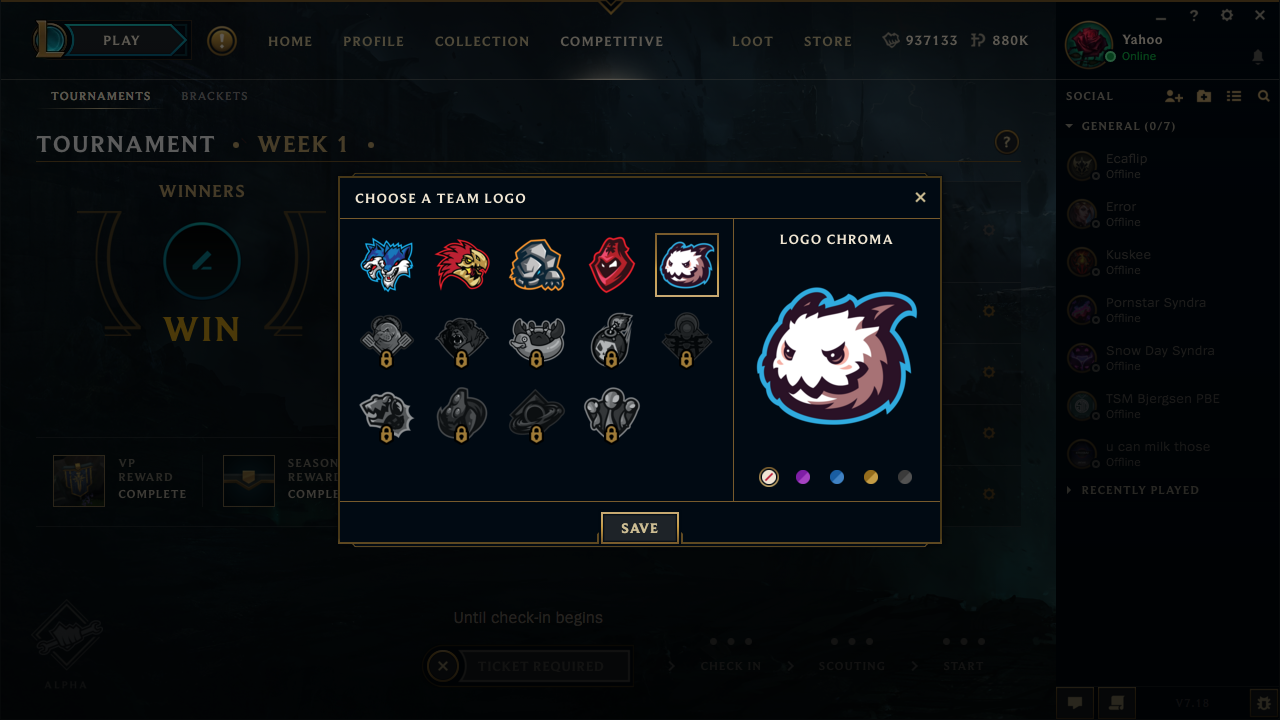Select the blue chroma option

coord(837,477)
